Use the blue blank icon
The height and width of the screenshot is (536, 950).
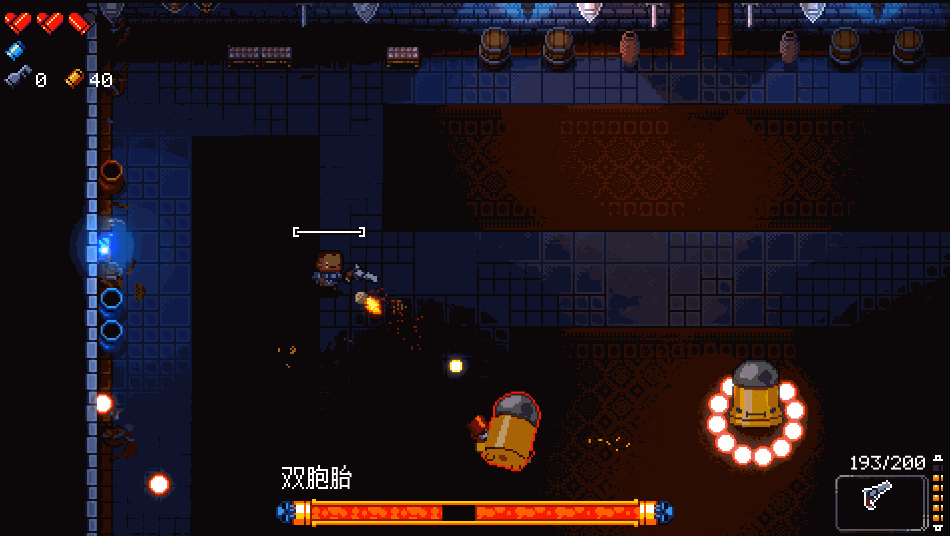(15, 51)
